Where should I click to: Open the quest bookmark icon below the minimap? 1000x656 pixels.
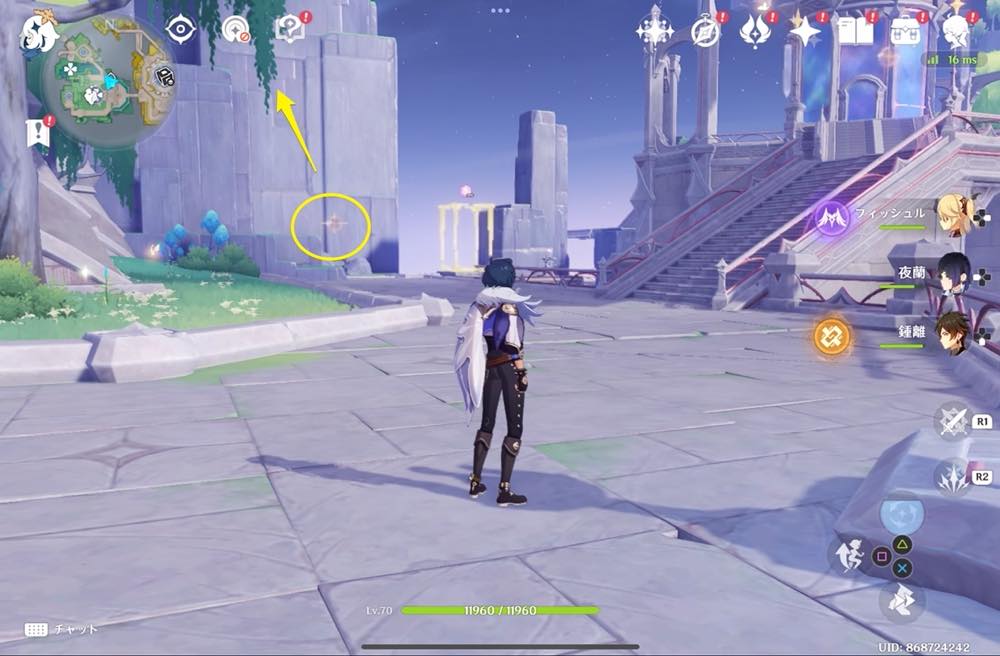39,133
